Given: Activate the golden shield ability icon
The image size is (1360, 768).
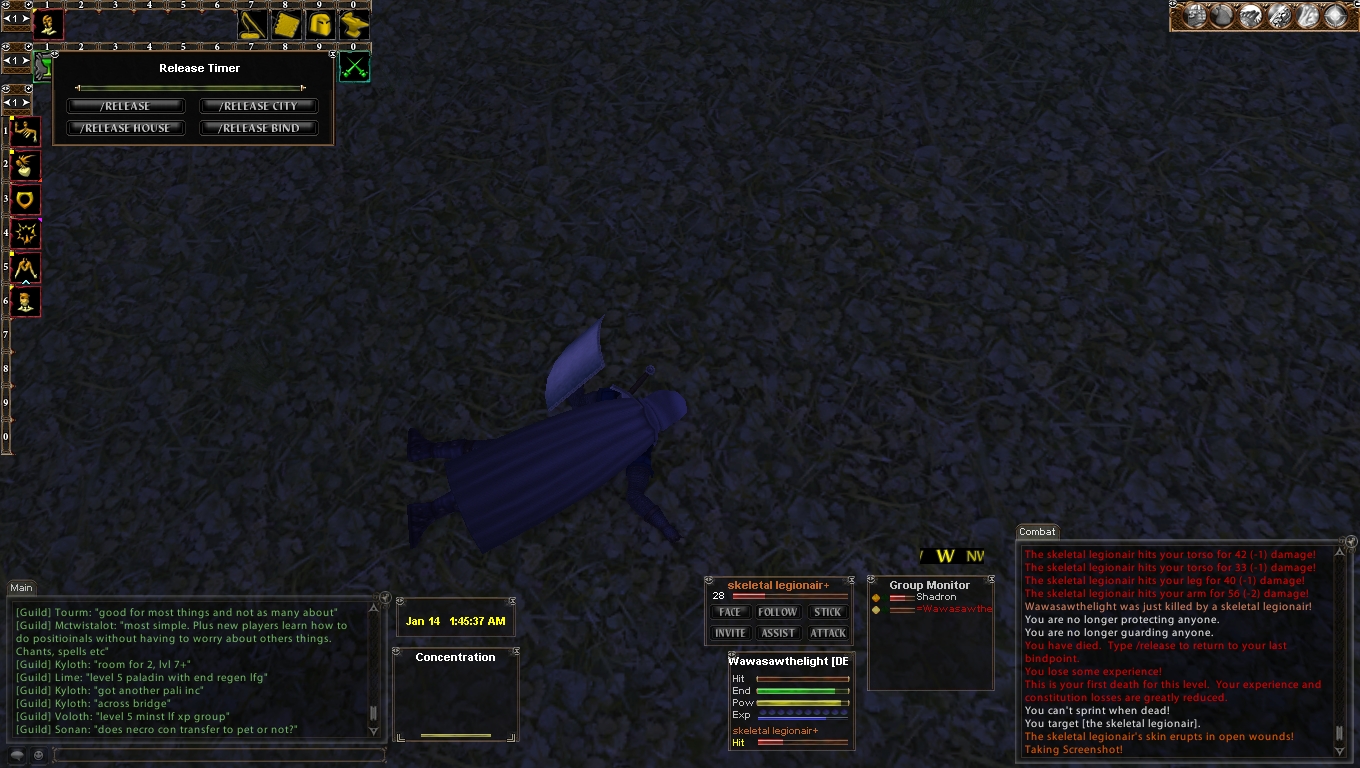Looking at the screenshot, I should coord(26,199).
